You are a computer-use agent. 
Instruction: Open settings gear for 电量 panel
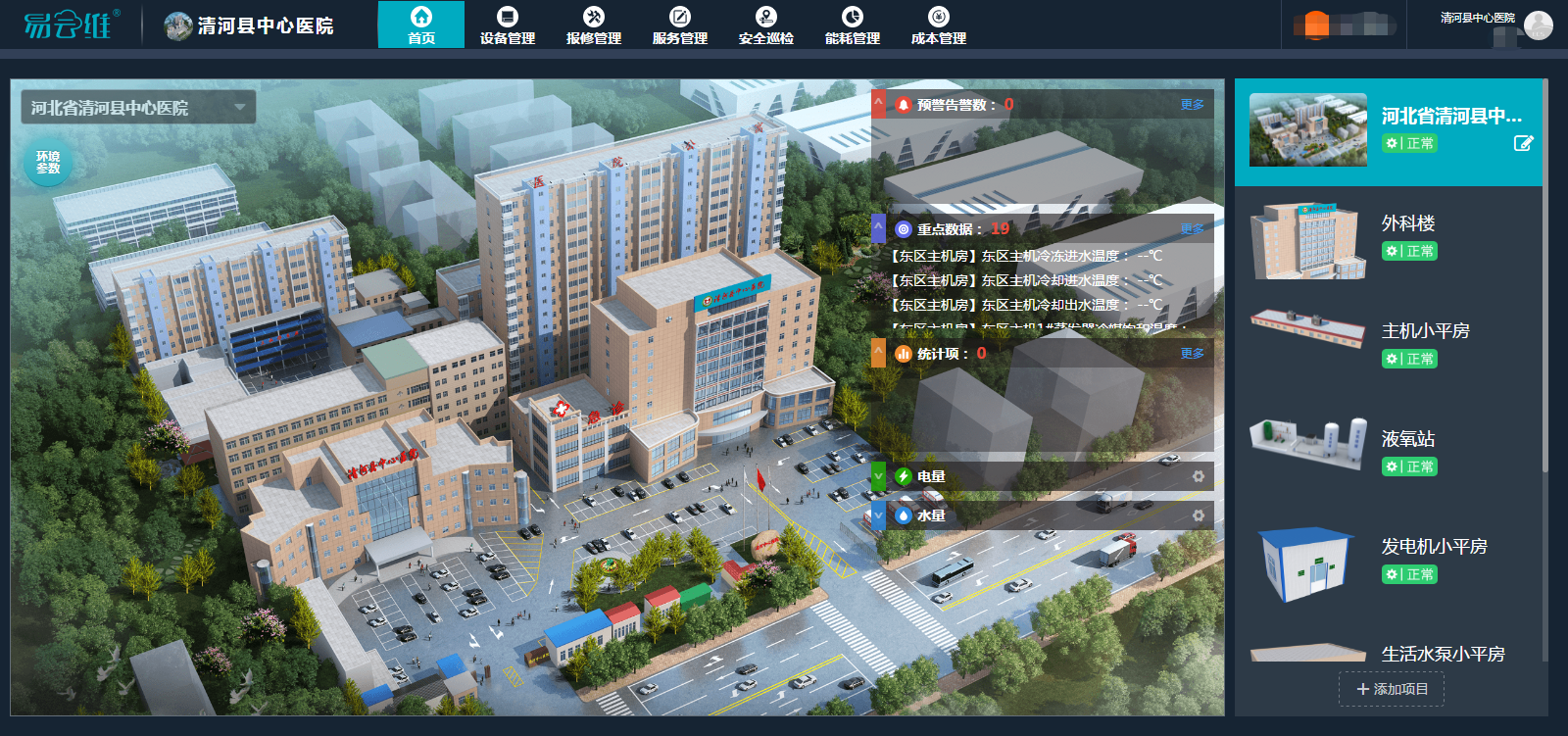click(1198, 476)
